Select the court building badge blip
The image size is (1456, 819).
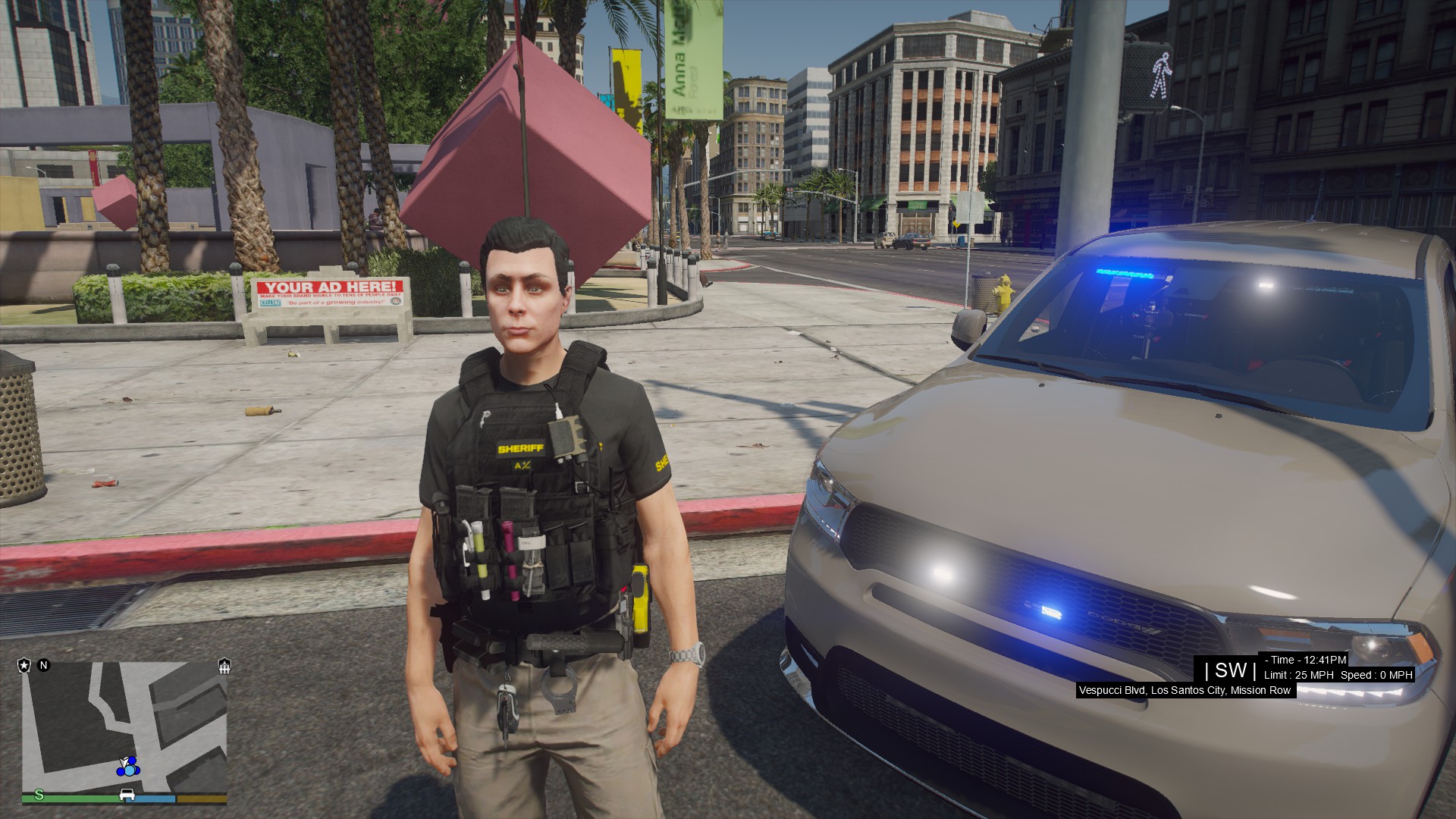[x=224, y=667]
